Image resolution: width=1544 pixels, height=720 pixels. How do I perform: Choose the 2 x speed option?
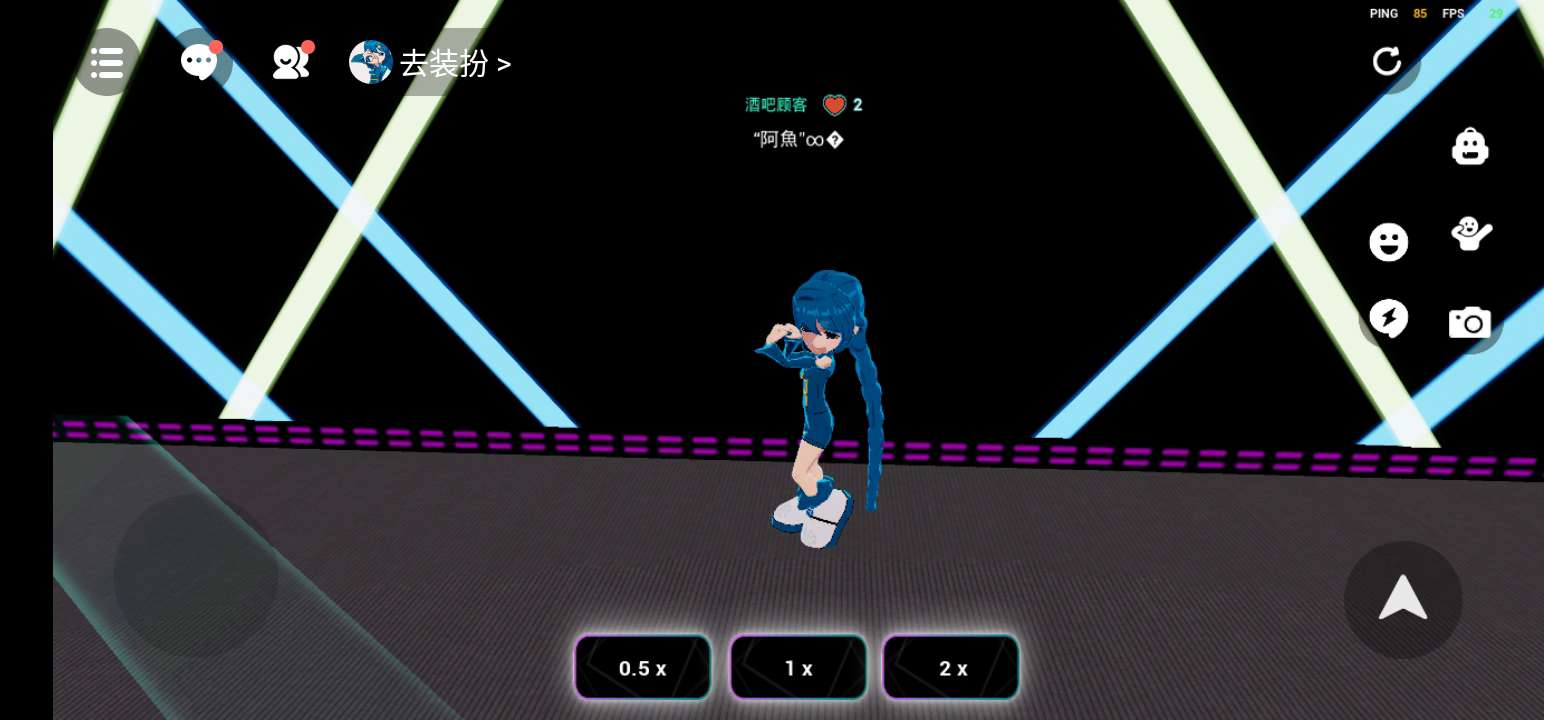(952, 668)
